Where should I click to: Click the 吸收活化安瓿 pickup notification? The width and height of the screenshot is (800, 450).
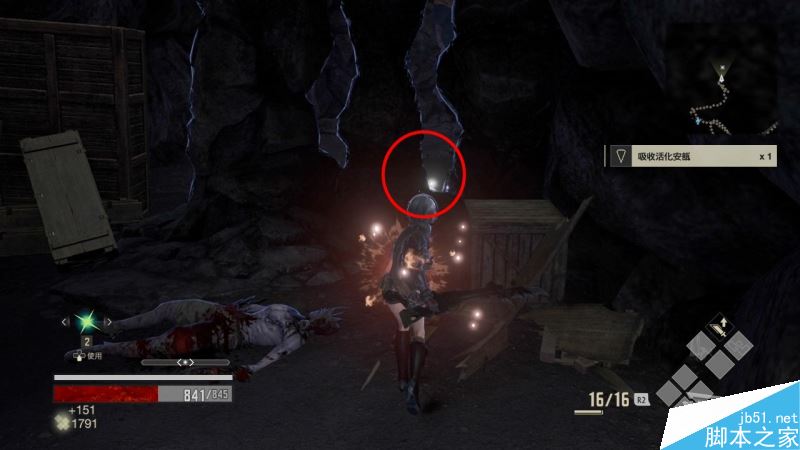coord(691,156)
